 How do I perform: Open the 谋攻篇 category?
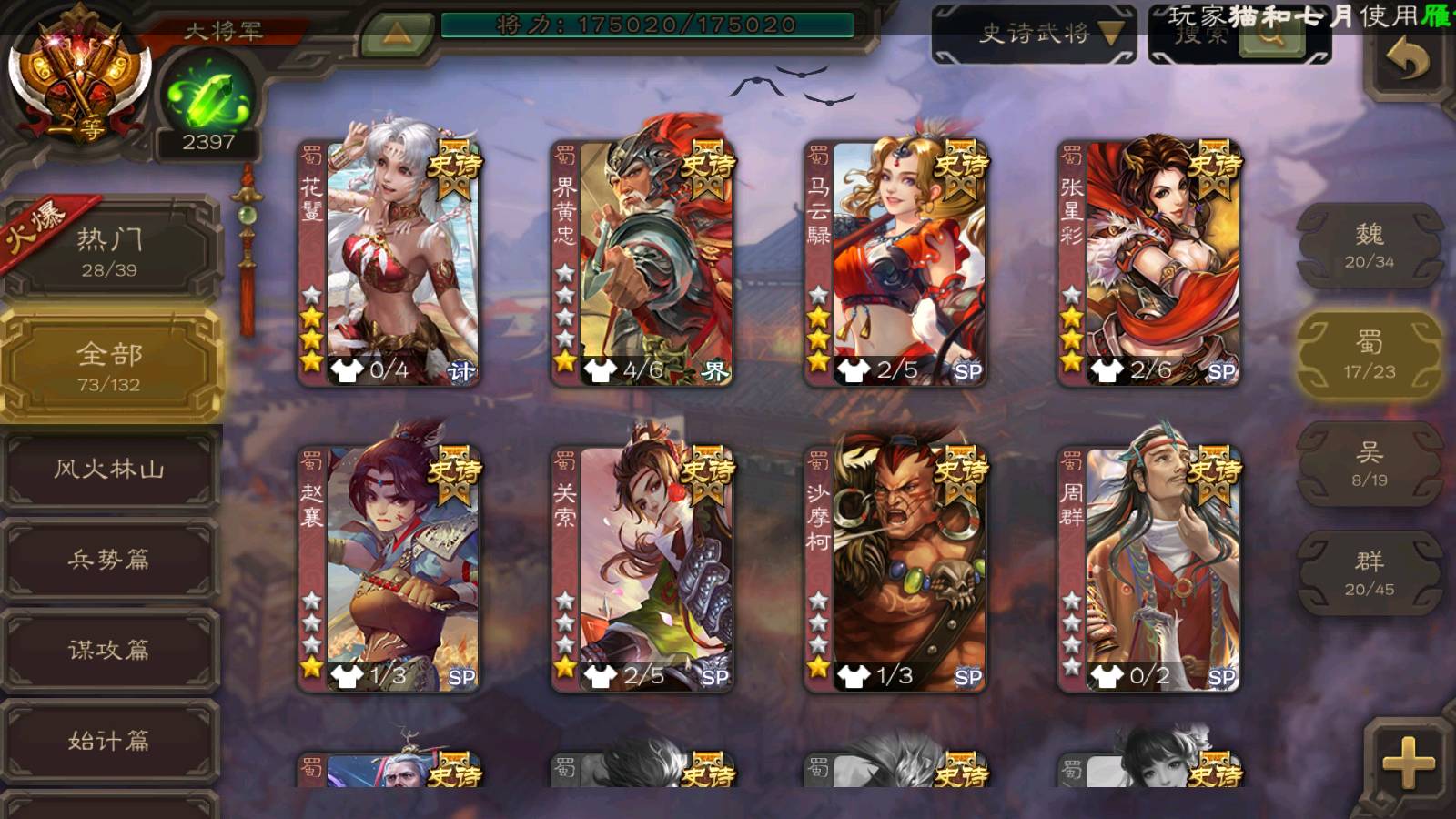click(109, 649)
